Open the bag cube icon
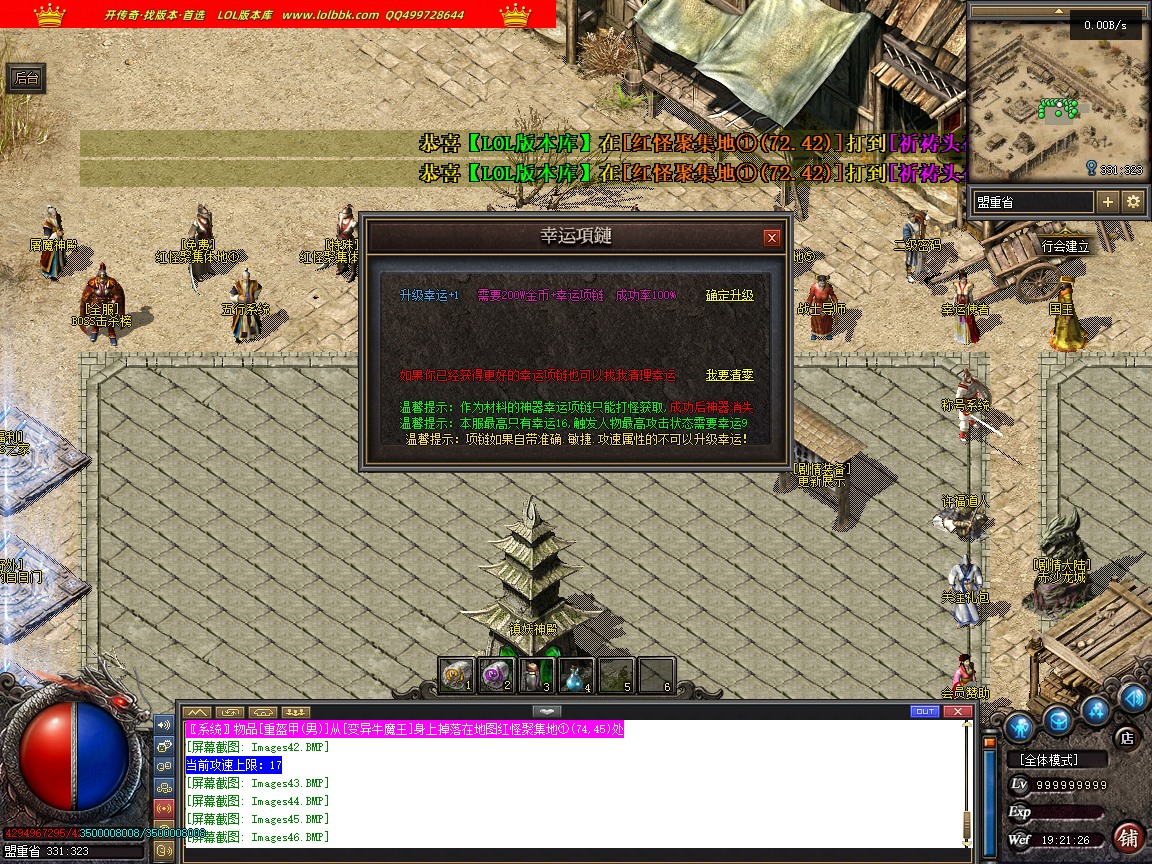The width and height of the screenshot is (1152, 864). tap(1059, 720)
